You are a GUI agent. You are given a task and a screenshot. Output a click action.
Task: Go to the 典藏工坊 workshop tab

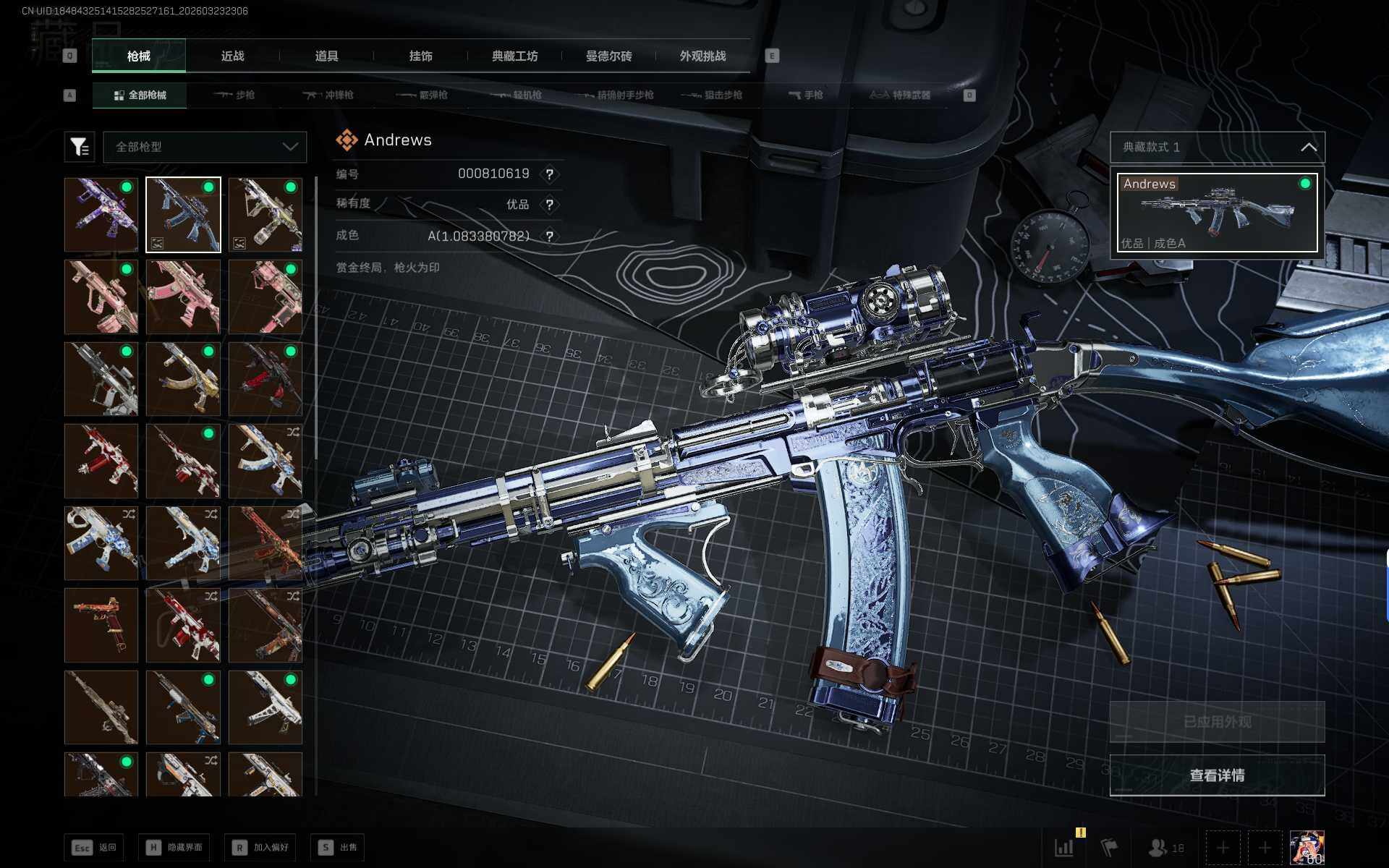514,56
